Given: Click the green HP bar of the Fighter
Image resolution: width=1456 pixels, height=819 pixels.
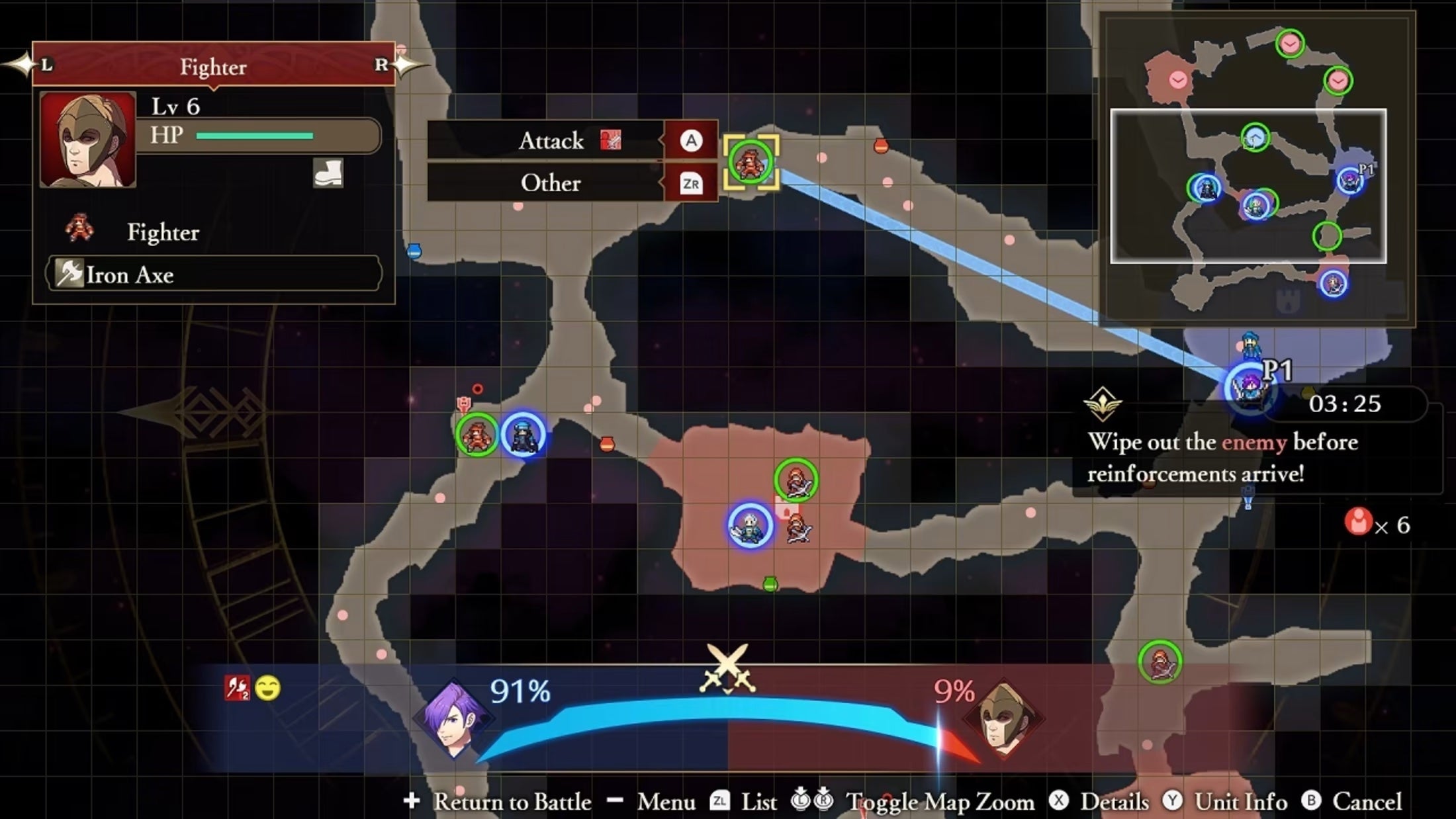Looking at the screenshot, I should click(x=254, y=136).
